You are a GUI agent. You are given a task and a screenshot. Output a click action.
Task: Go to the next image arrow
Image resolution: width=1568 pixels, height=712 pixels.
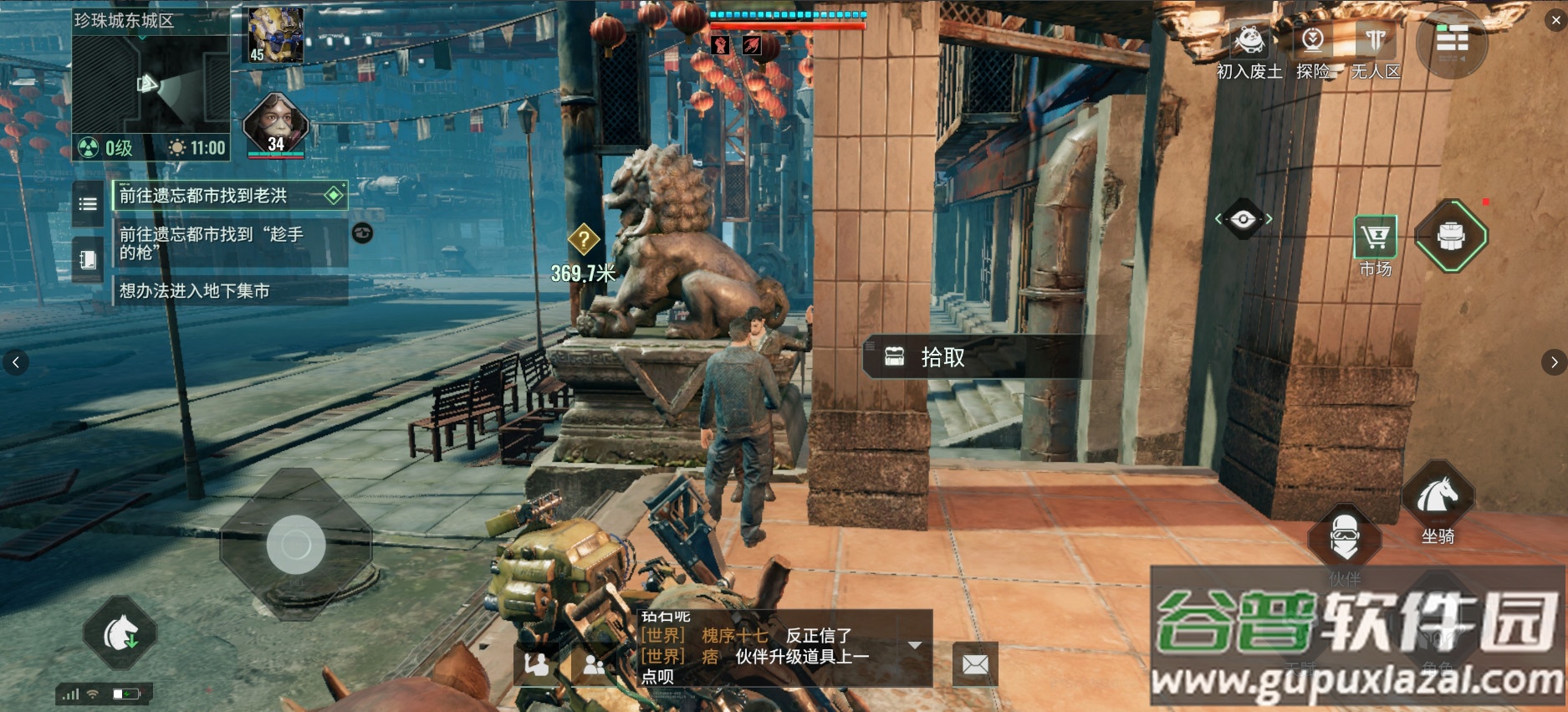click(x=1554, y=362)
